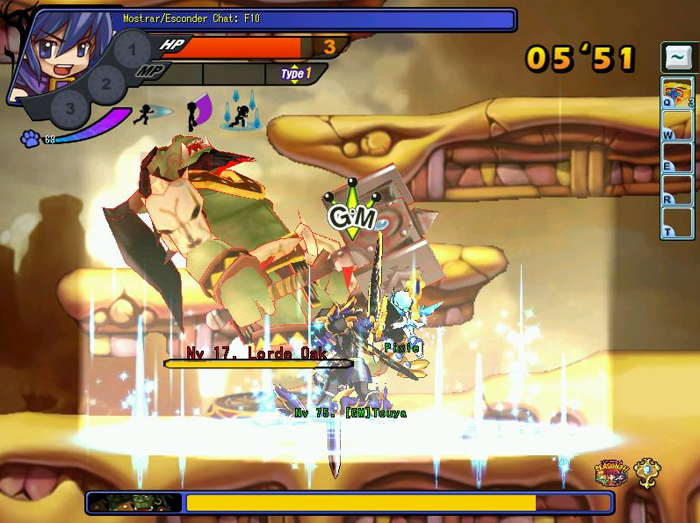The image size is (700, 523).
Task: Activate the purple slash silhouette skill icon
Action: [198, 111]
